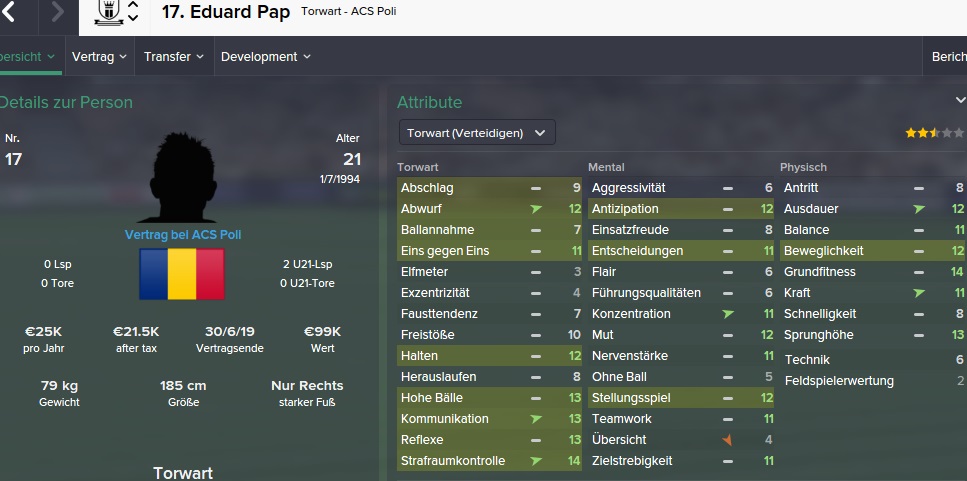Go forward using the right arrow

pyautogui.click(x=57, y=13)
